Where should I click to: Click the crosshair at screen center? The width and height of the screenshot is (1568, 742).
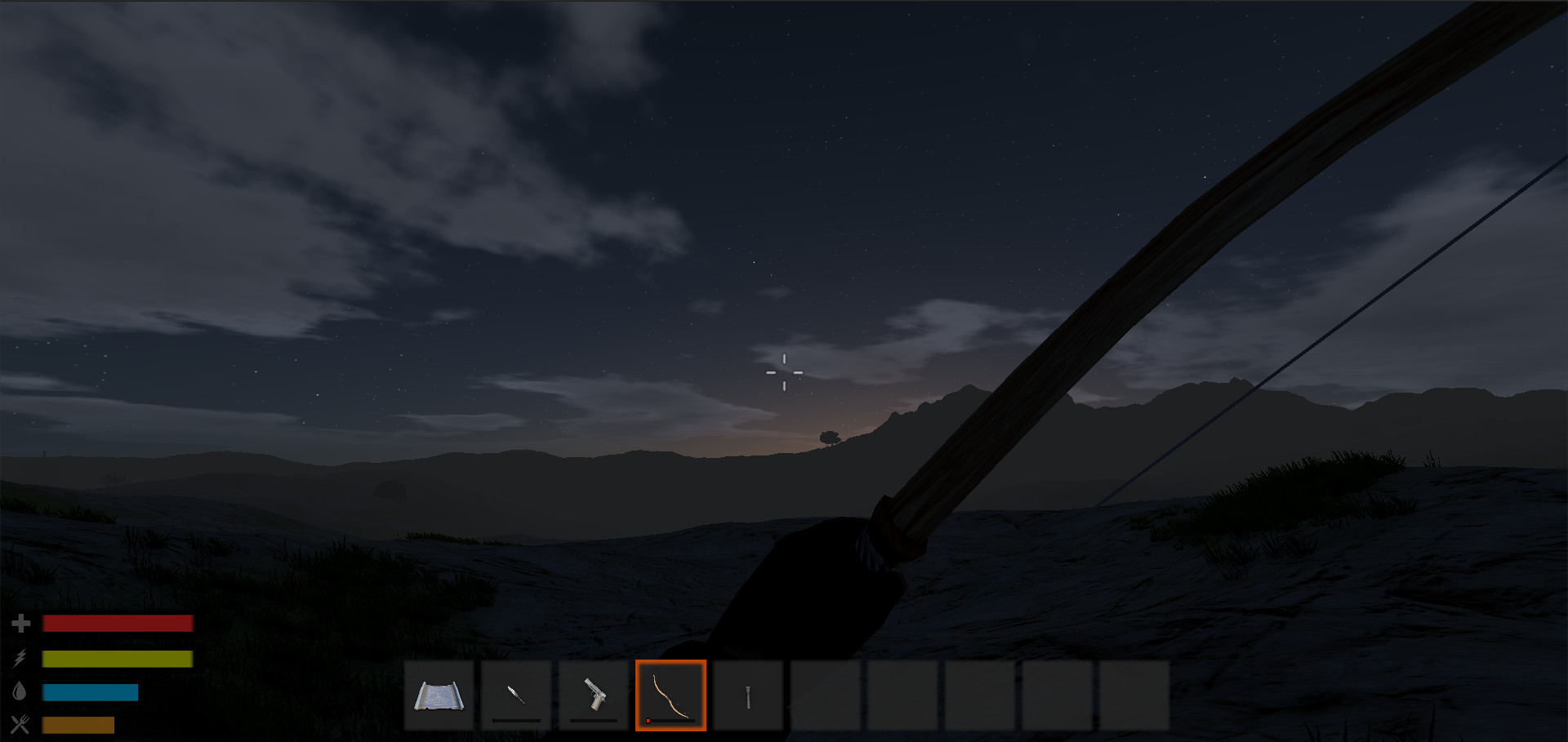click(x=784, y=371)
